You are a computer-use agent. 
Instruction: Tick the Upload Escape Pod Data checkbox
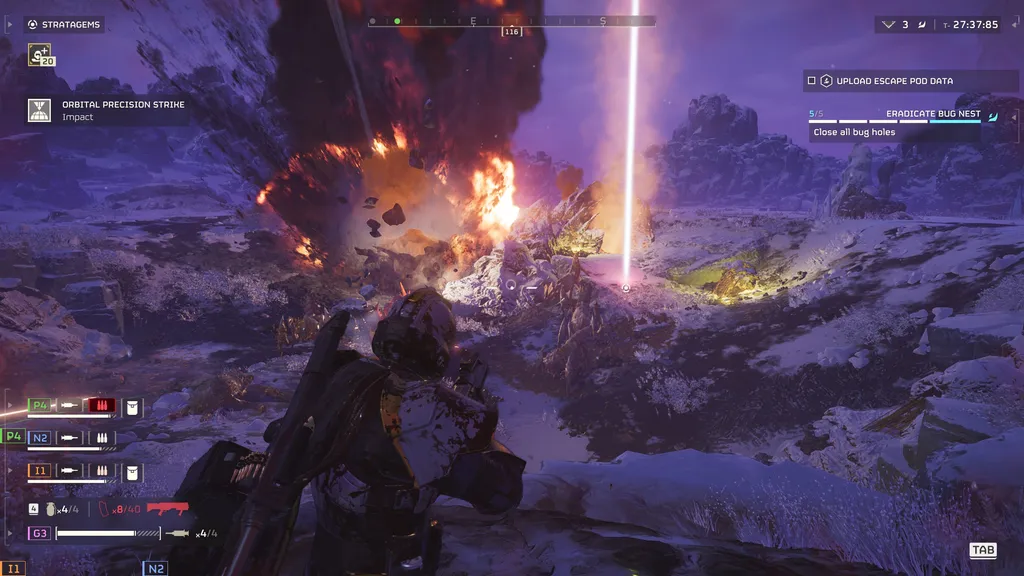coord(811,81)
